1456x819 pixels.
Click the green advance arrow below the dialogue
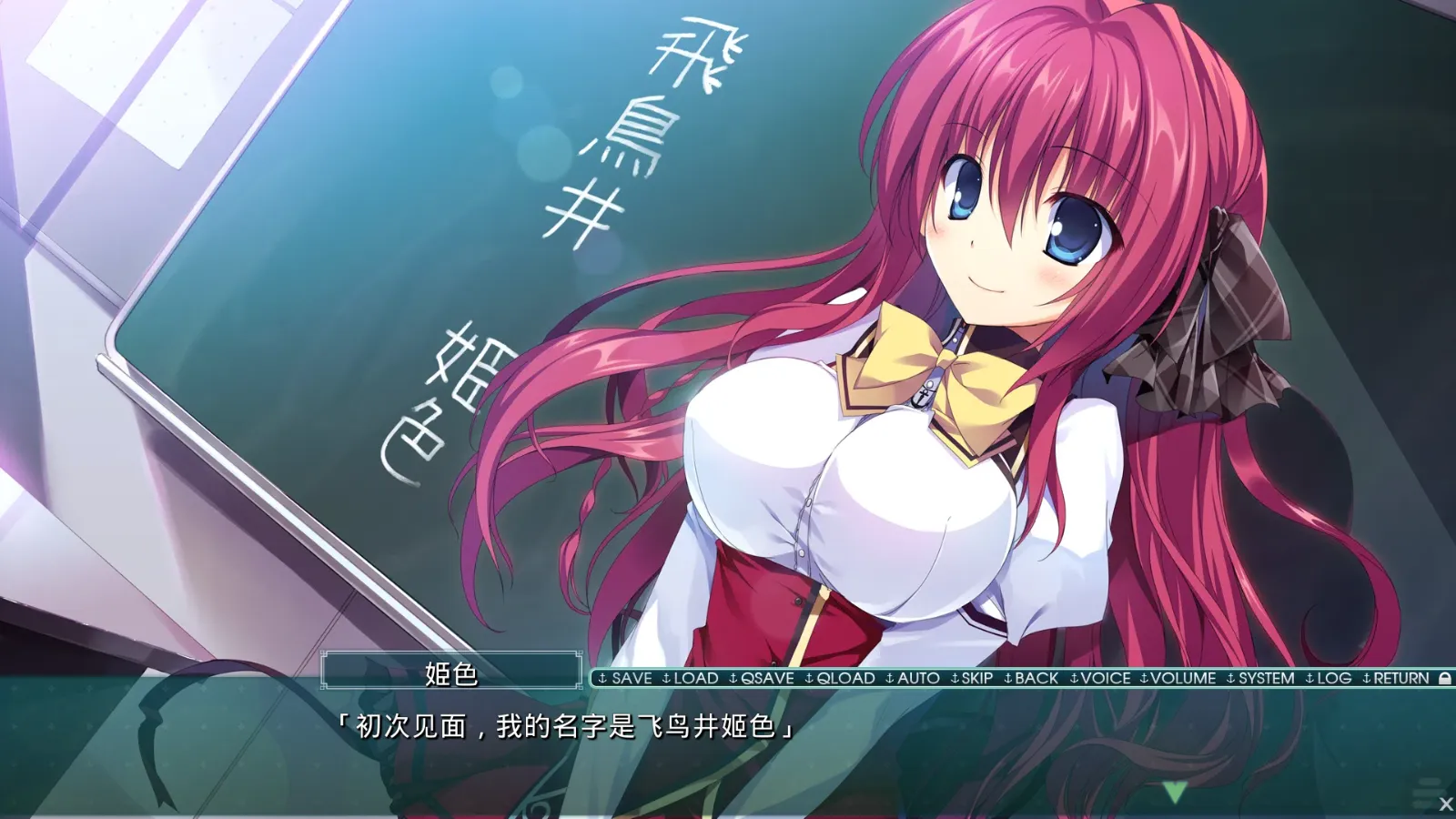coord(1177,793)
